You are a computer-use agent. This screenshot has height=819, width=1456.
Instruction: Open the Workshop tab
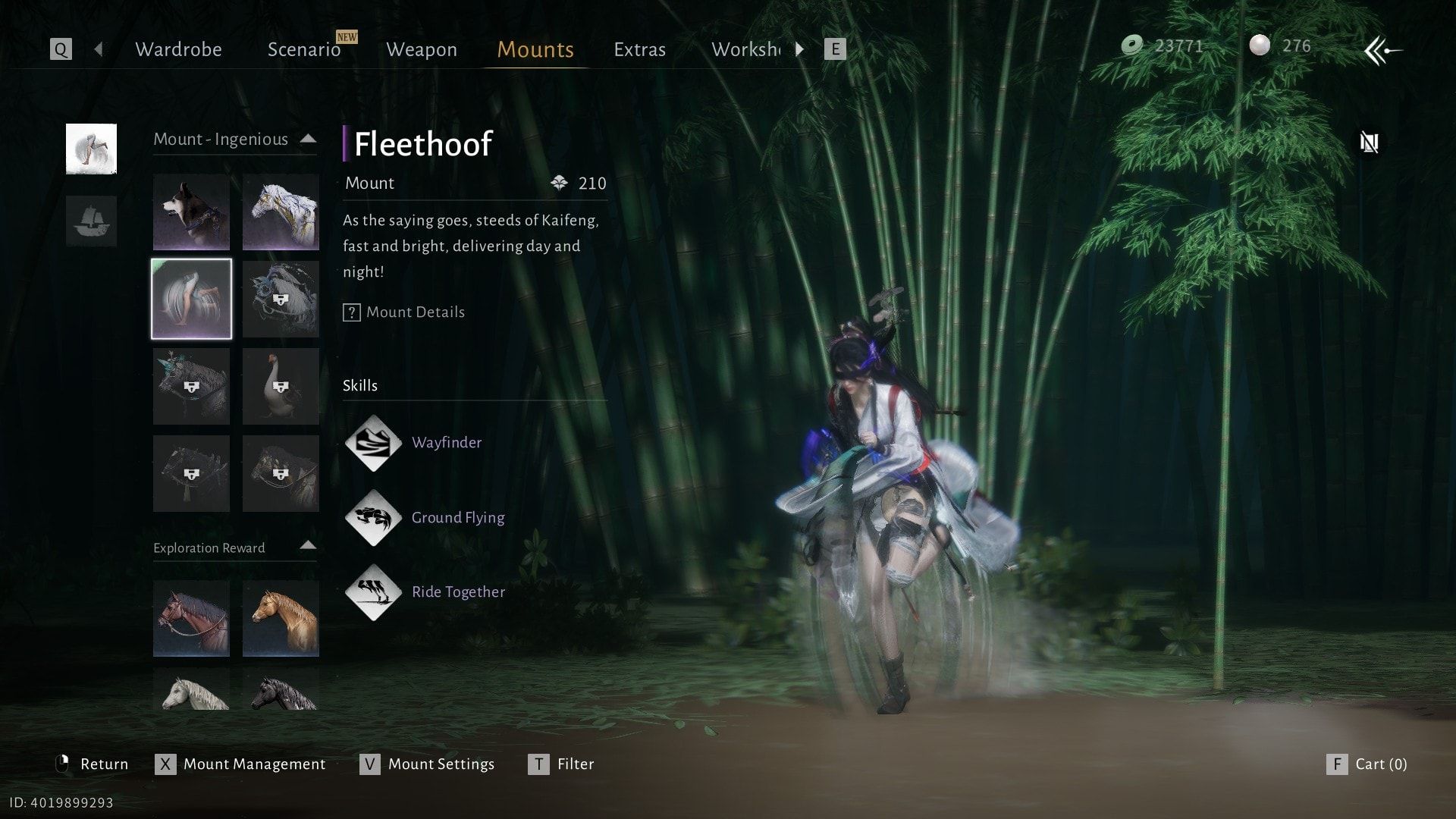click(x=746, y=49)
